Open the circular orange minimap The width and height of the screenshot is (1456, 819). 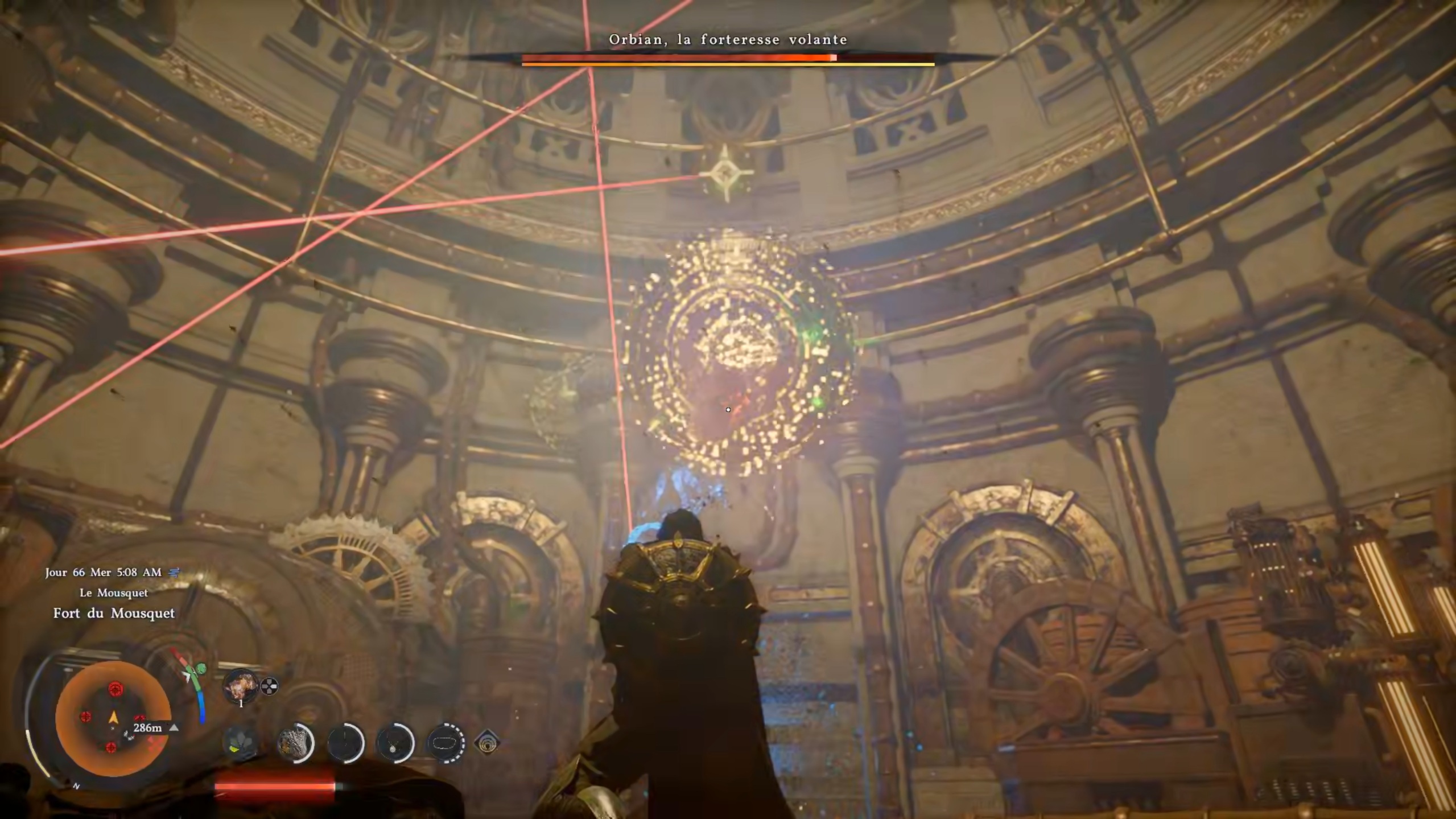tap(113, 718)
